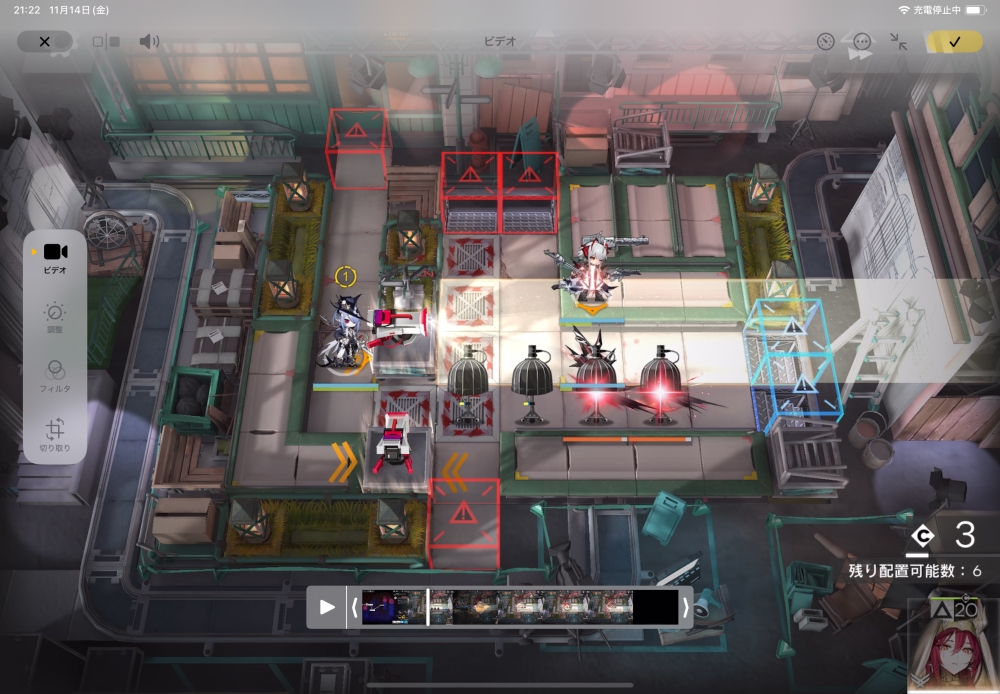Open the ellipsis more-options button
The width and height of the screenshot is (1000, 694).
pyautogui.click(x=862, y=41)
